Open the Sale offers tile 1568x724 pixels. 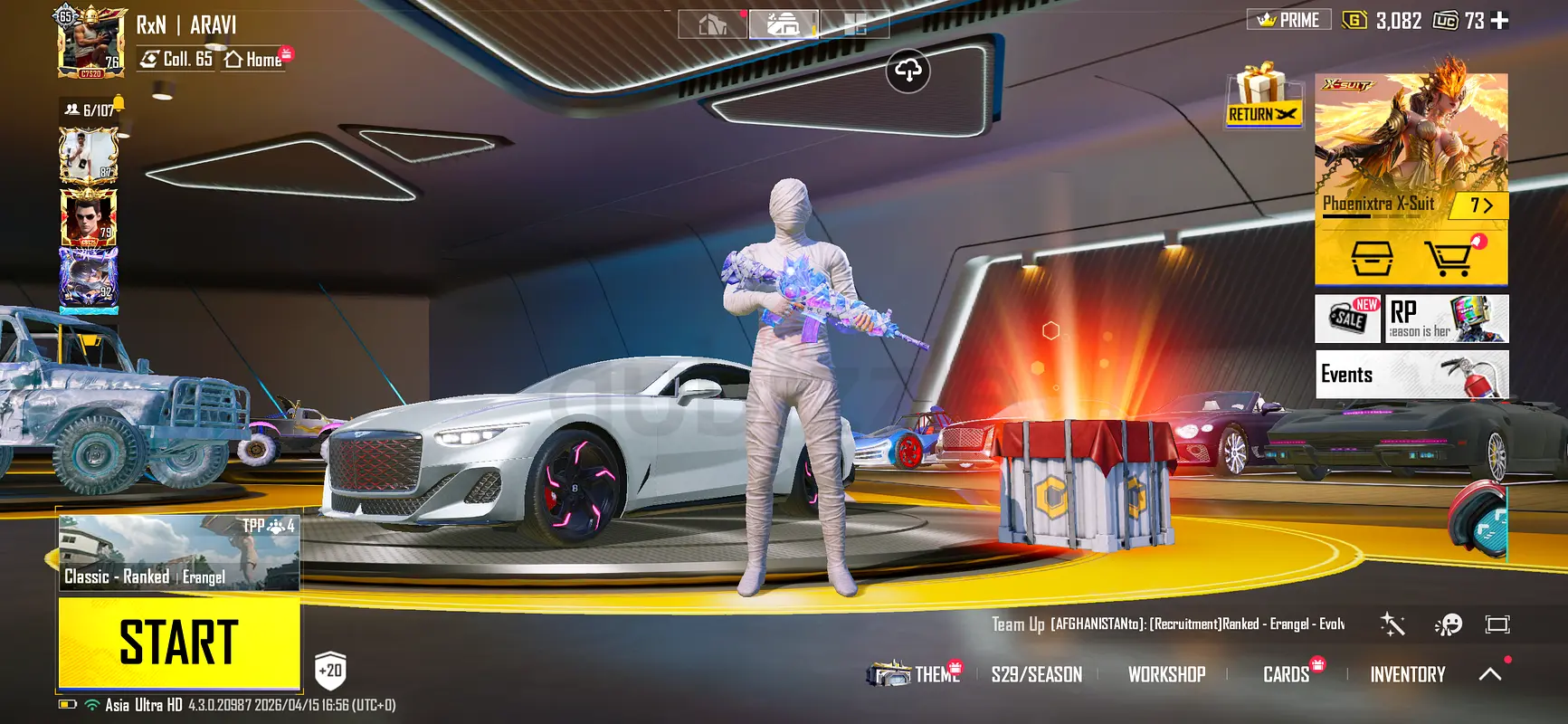1348,319
